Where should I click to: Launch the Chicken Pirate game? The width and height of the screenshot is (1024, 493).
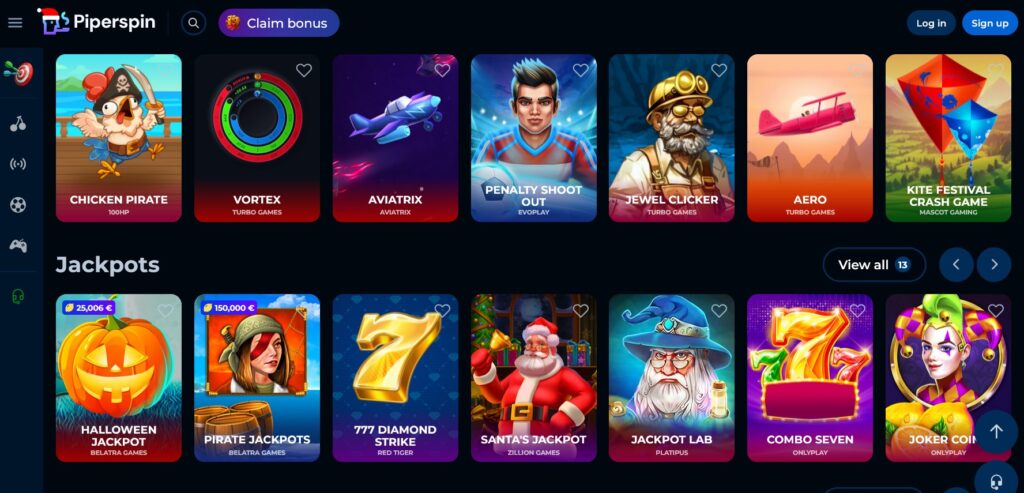(119, 137)
